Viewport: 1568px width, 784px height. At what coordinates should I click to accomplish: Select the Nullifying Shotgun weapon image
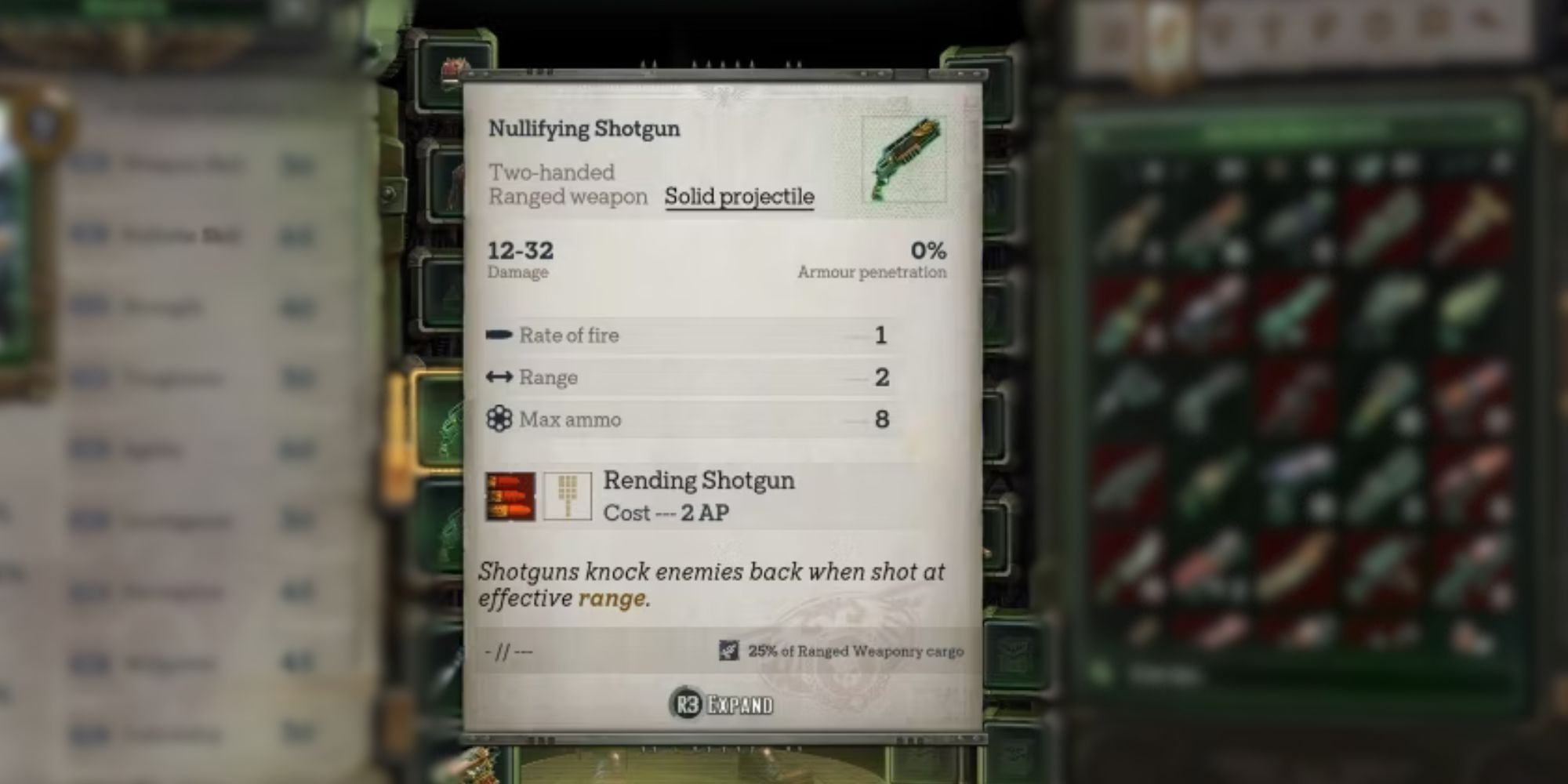[x=904, y=159]
